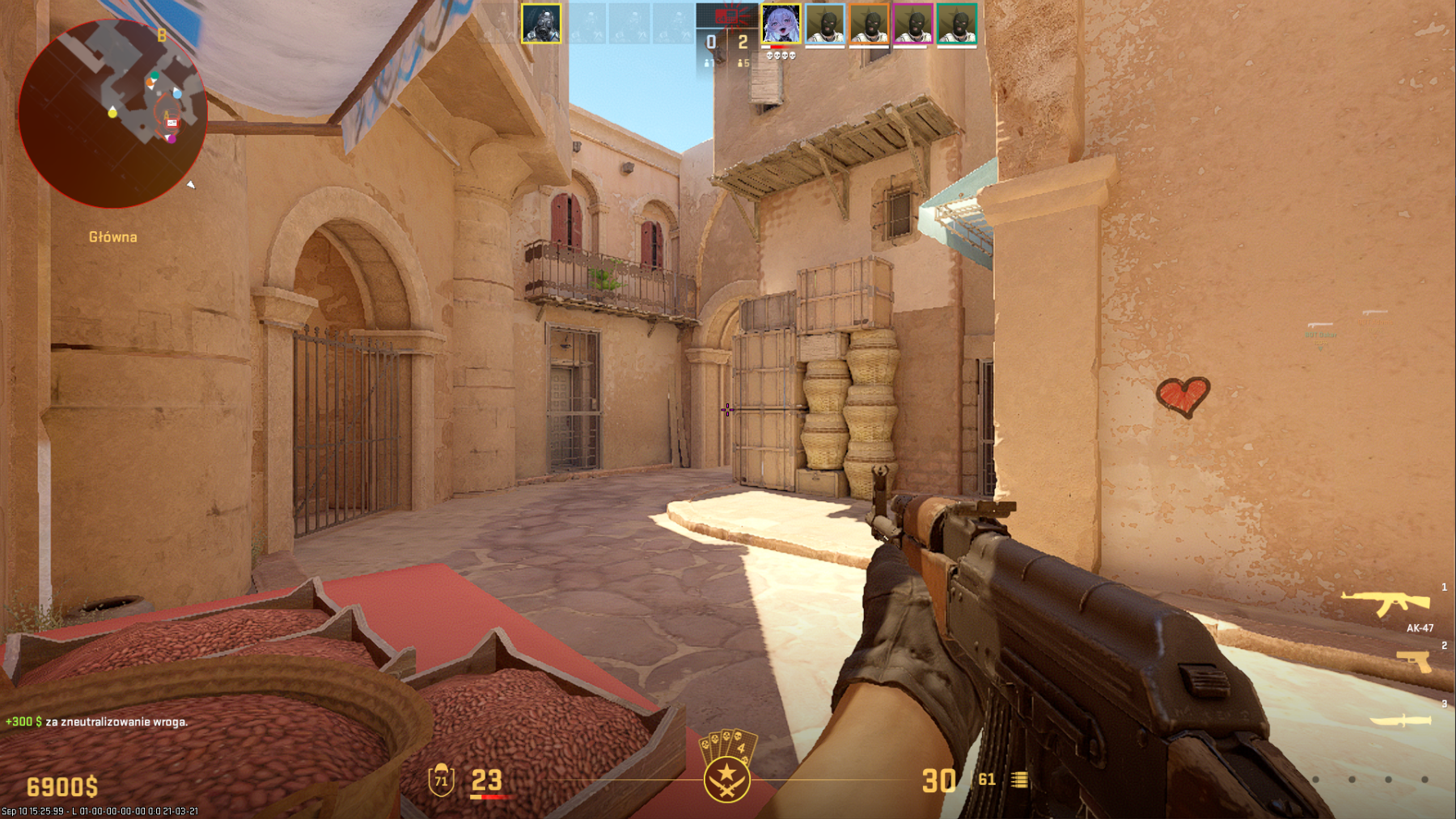The width and height of the screenshot is (1456, 819).
Task: Click the lone armored soldier avatar
Action: (x=541, y=23)
